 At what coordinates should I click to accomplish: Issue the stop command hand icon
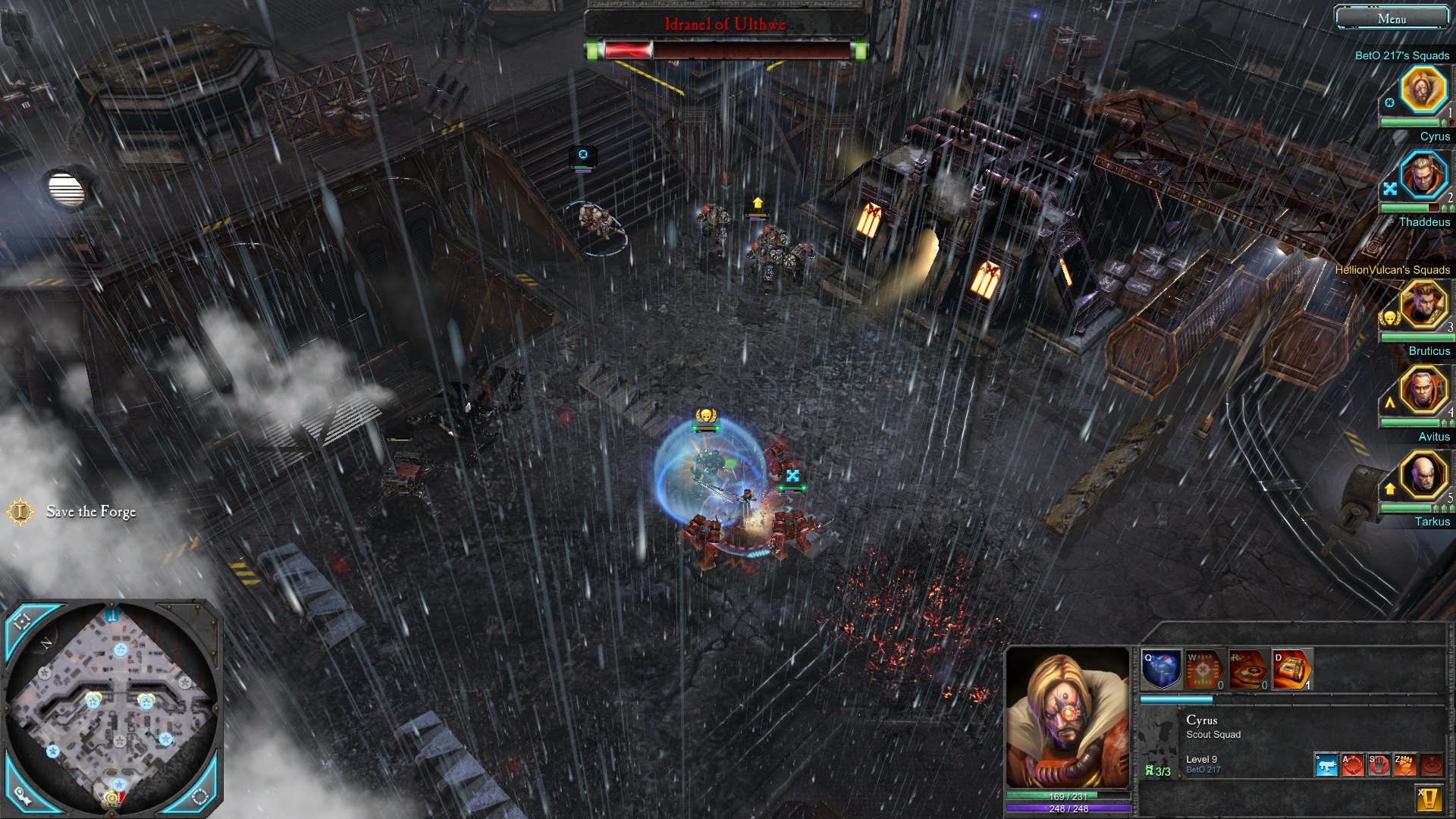point(1378,765)
